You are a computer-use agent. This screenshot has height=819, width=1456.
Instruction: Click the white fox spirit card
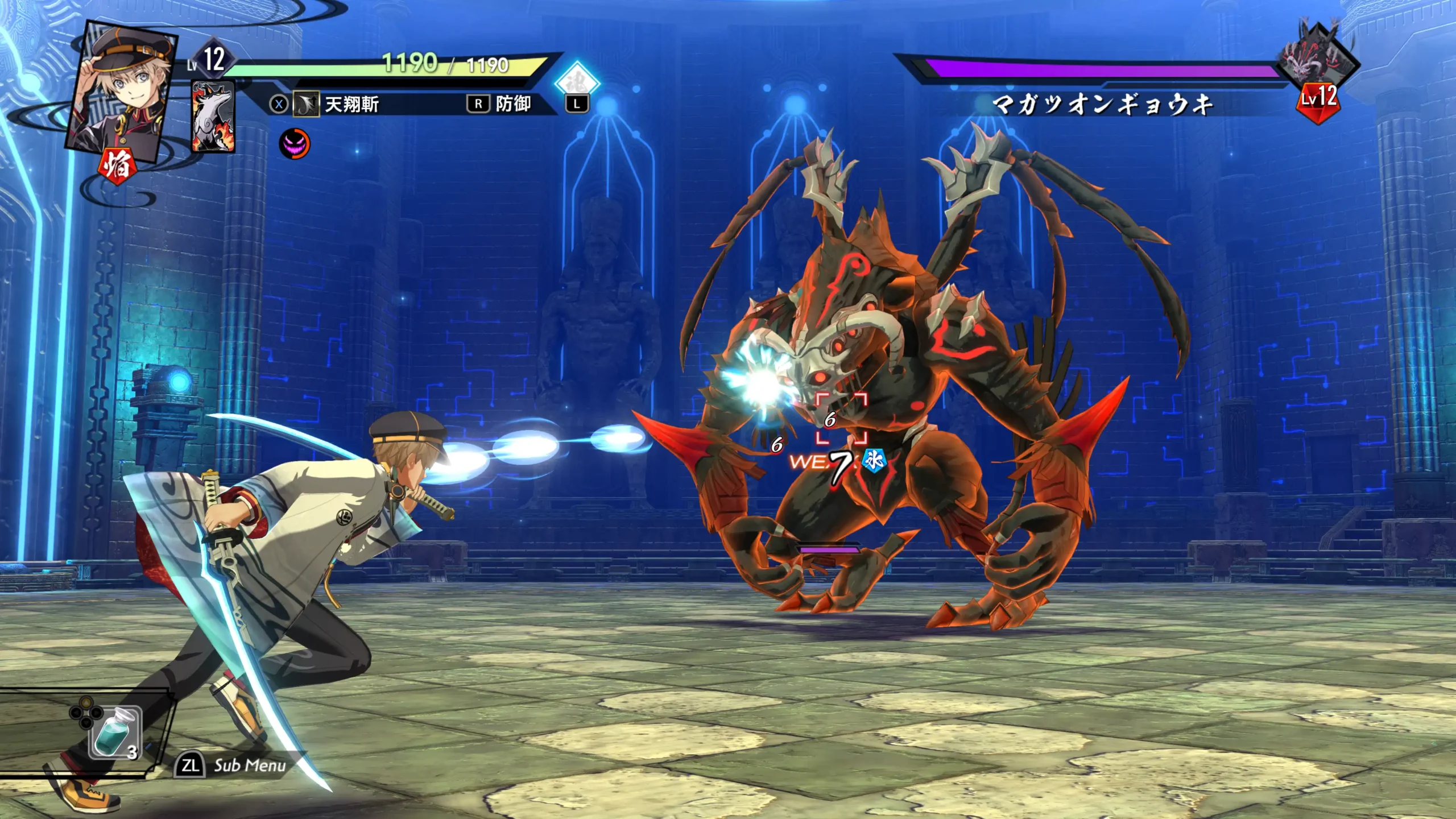coord(213,117)
